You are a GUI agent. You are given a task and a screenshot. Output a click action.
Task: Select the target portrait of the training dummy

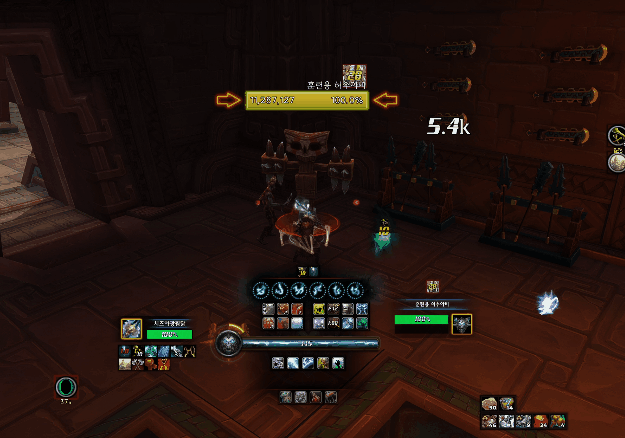coord(462,323)
